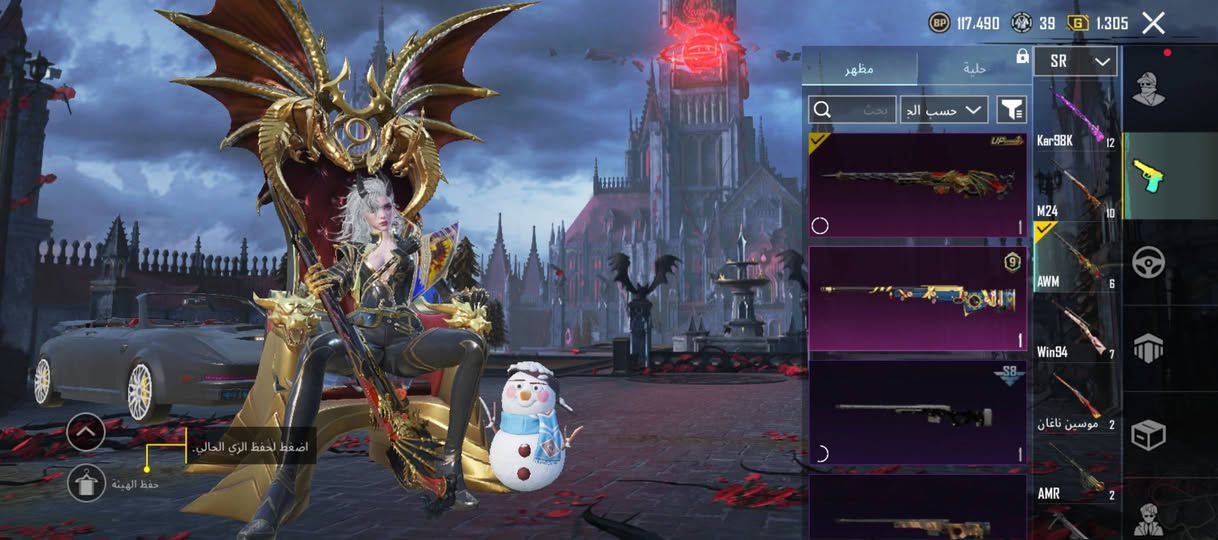Image resolution: width=1218 pixels, height=540 pixels.
Task: Open the SR weapon type dropdown
Action: coord(1075,62)
